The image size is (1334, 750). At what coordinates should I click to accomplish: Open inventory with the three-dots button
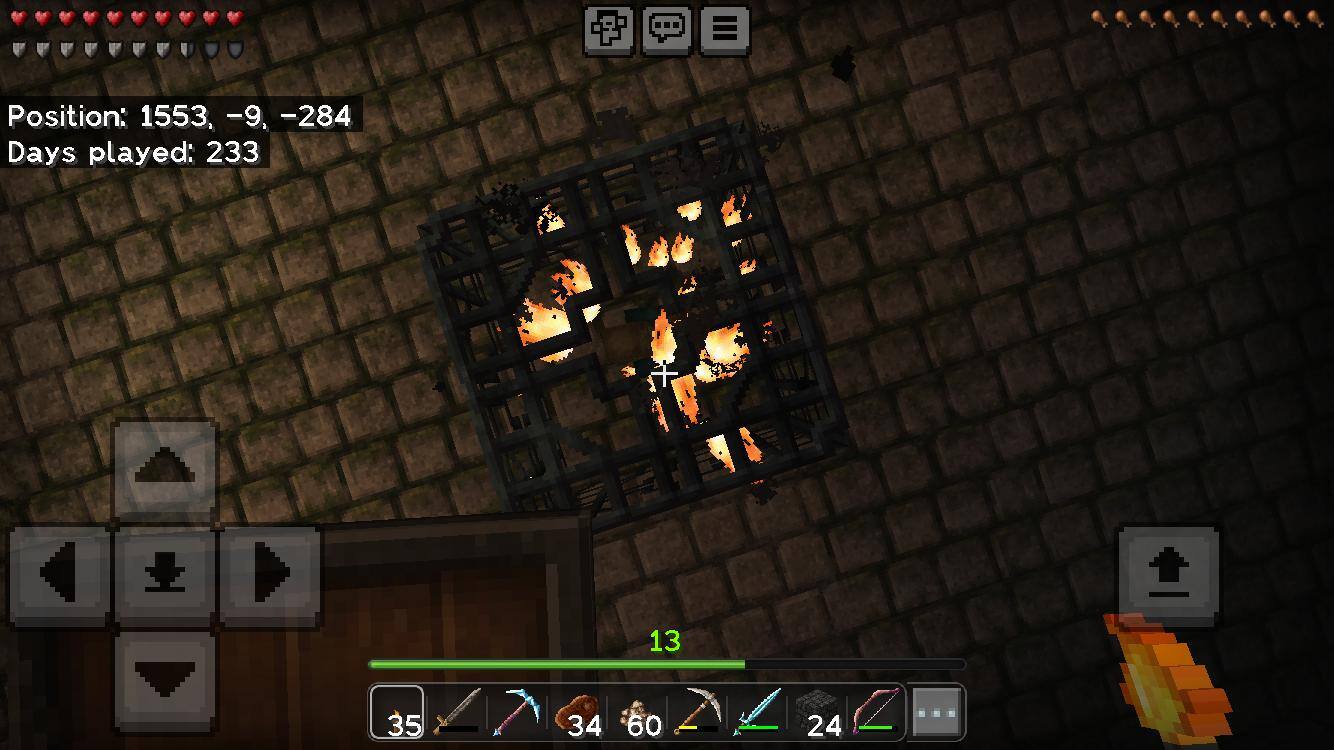point(937,713)
